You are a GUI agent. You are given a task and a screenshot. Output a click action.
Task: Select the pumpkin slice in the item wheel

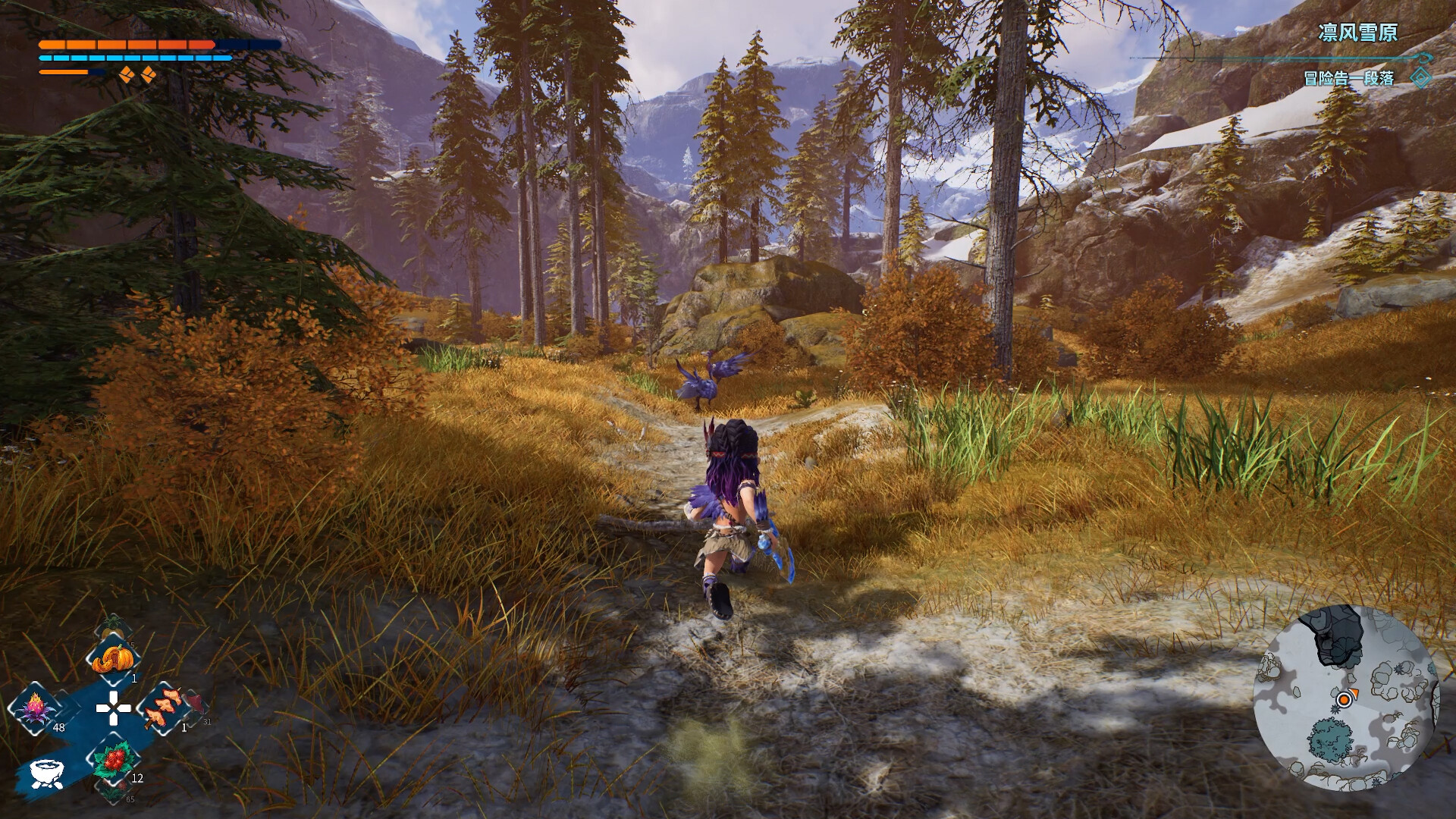tap(115, 658)
